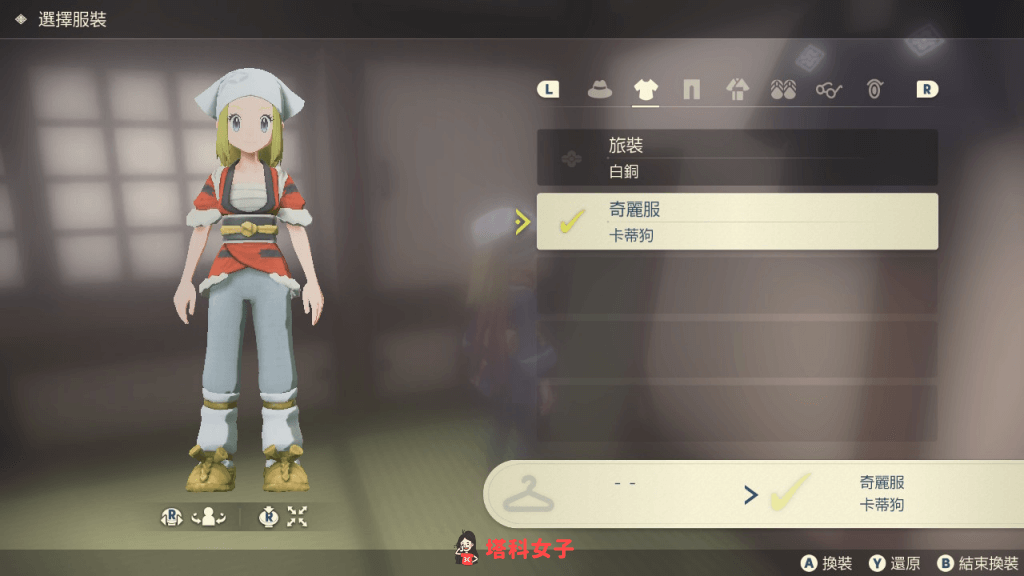Select the 奇麗服 卡蒂狗 outfit row
Image resolution: width=1024 pixels, height=576 pixels.
click(x=737, y=222)
